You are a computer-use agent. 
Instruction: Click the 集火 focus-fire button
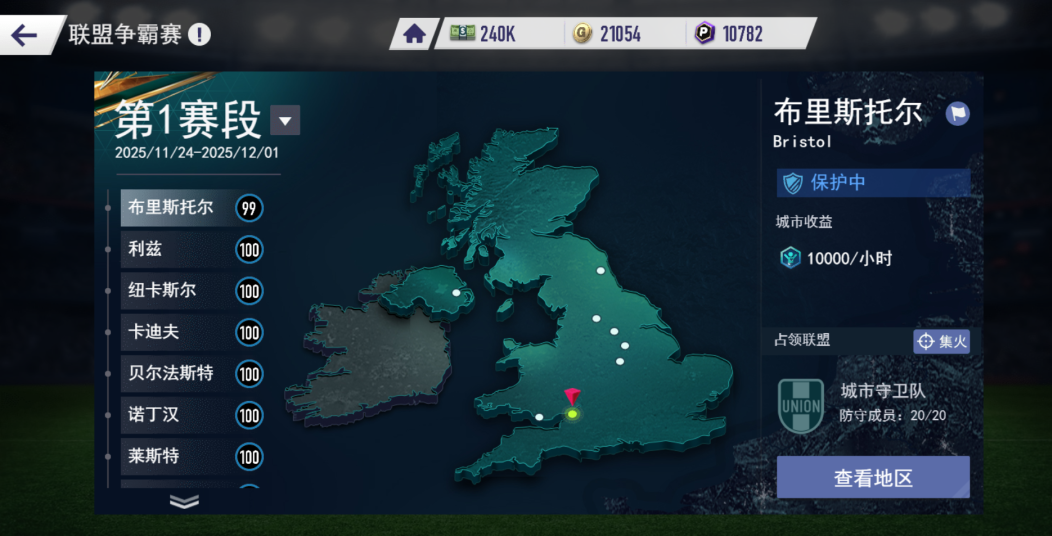point(942,342)
